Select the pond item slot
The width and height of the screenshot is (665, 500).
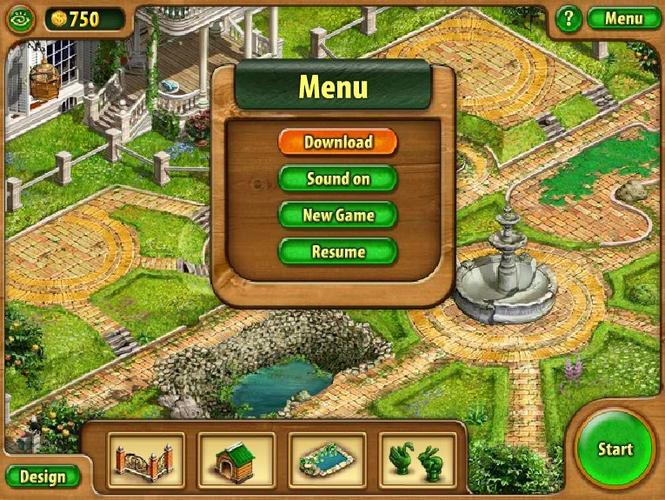[x=325, y=460]
